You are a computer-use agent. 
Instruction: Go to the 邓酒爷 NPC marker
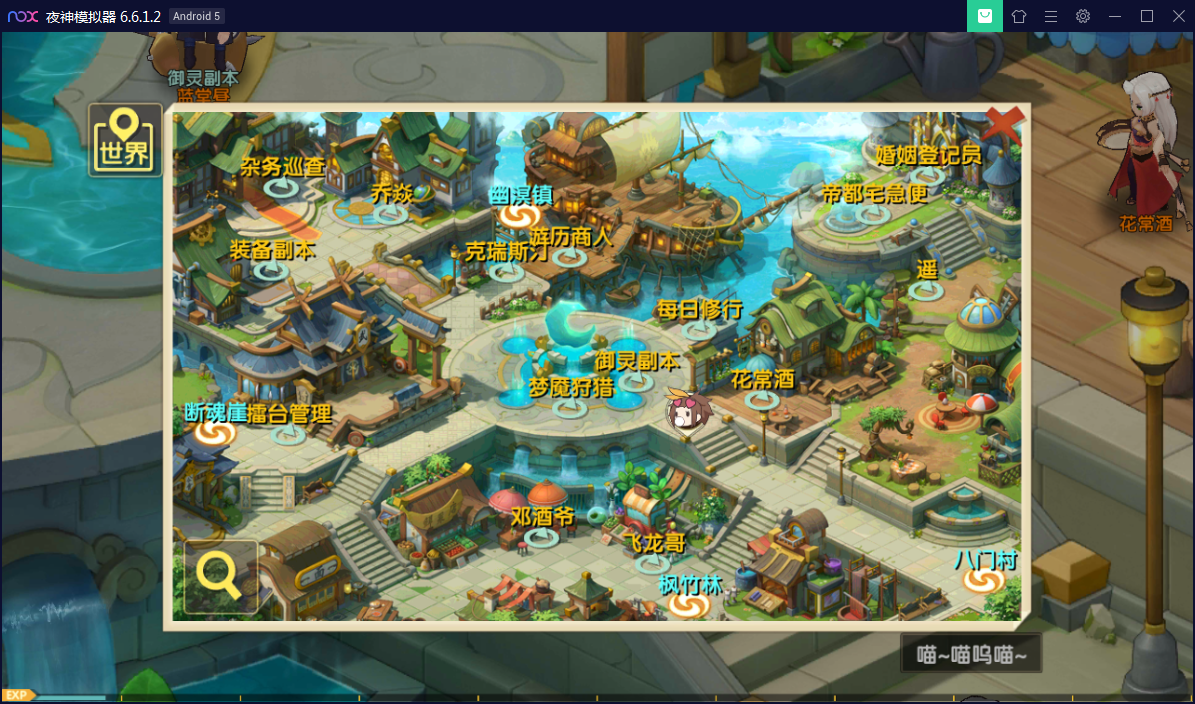542,537
